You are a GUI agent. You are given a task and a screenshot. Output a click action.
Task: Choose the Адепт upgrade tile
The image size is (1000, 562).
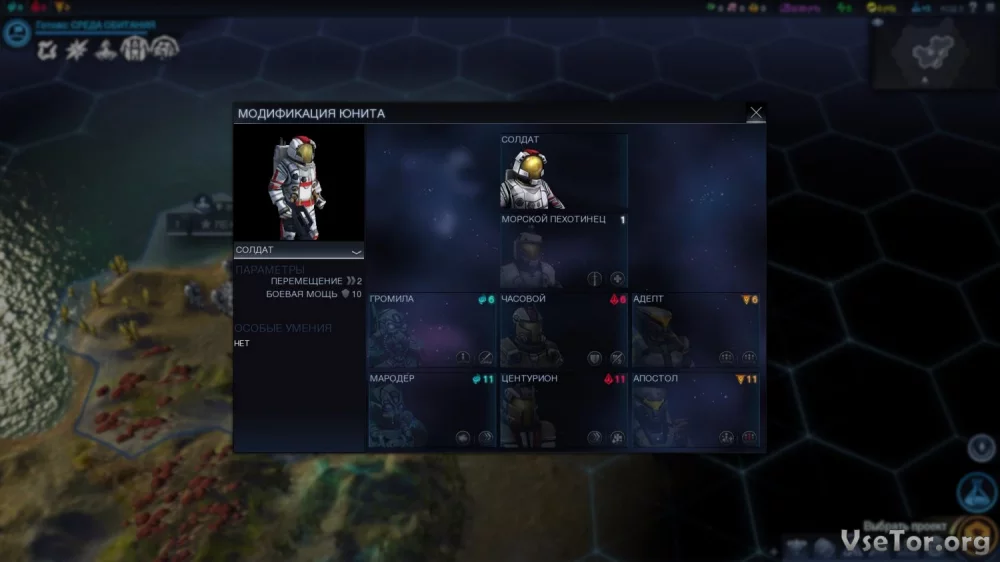click(696, 330)
